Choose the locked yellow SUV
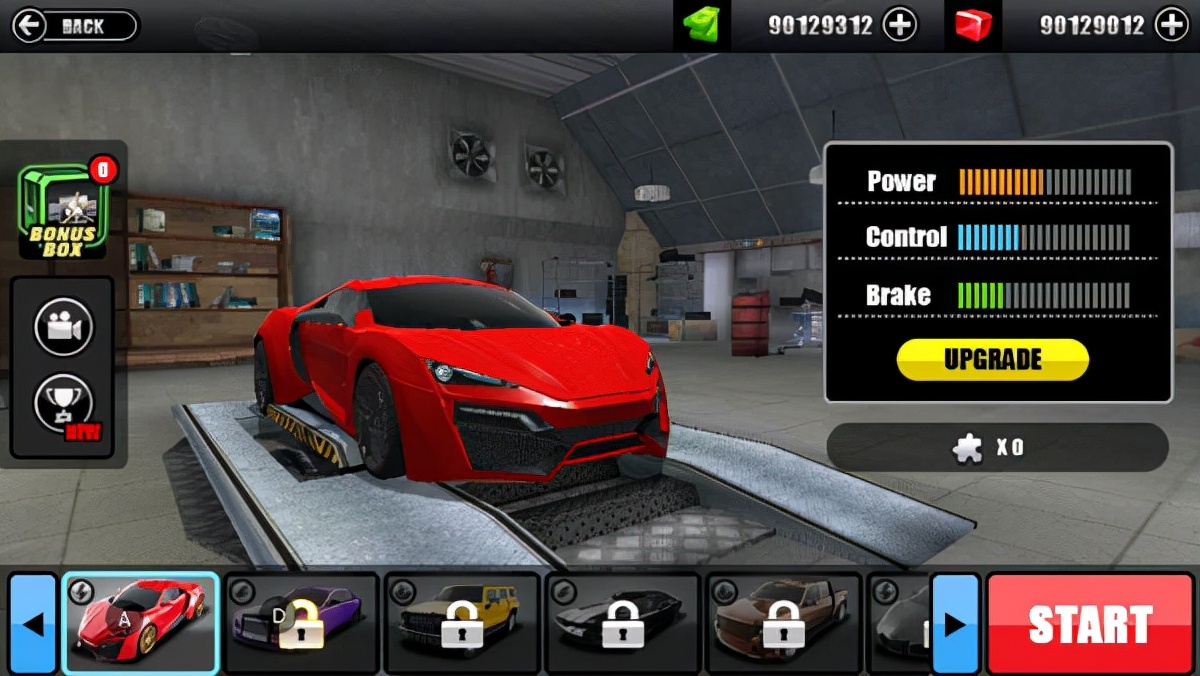Viewport: 1200px width, 676px height. tap(462, 621)
